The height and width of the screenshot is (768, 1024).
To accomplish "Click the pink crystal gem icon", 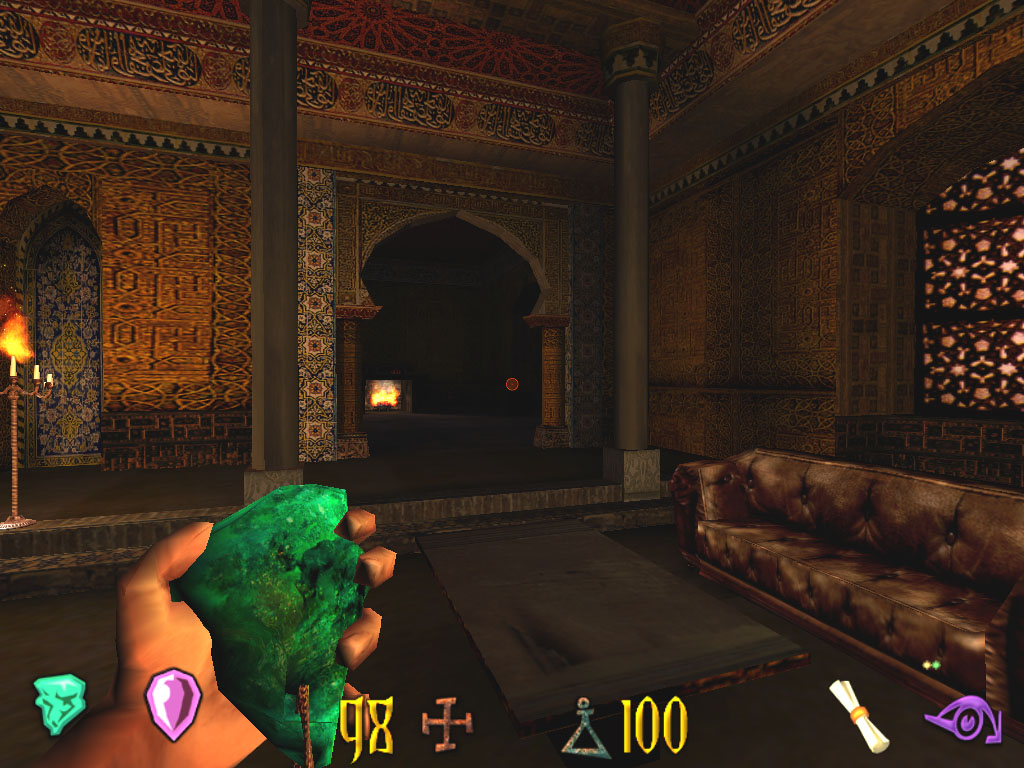I will pyautogui.click(x=173, y=703).
